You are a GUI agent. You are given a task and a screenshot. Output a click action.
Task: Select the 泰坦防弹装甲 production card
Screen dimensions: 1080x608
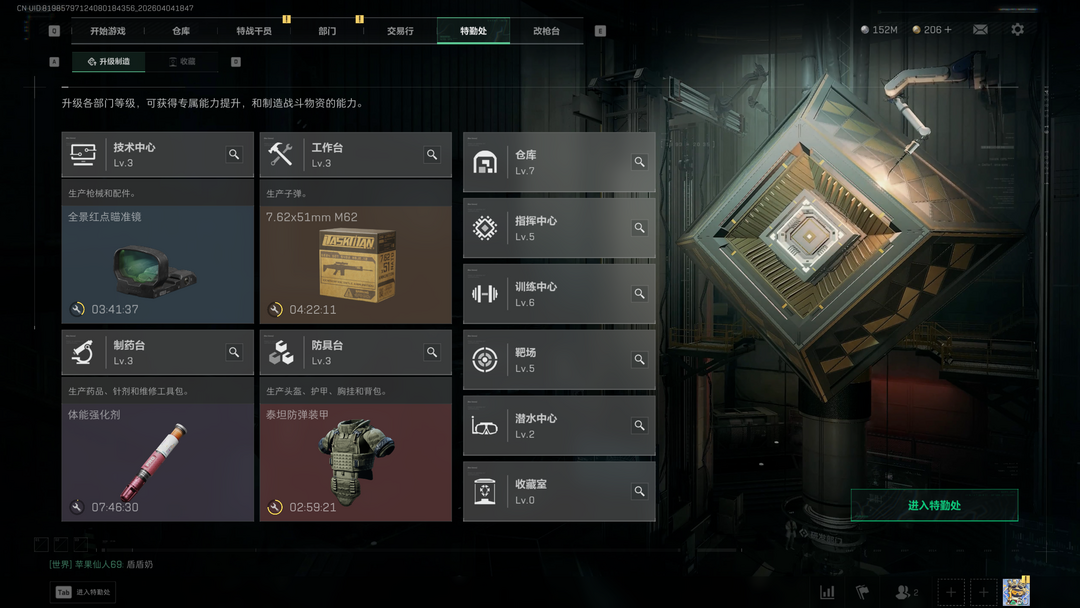[x=355, y=462]
